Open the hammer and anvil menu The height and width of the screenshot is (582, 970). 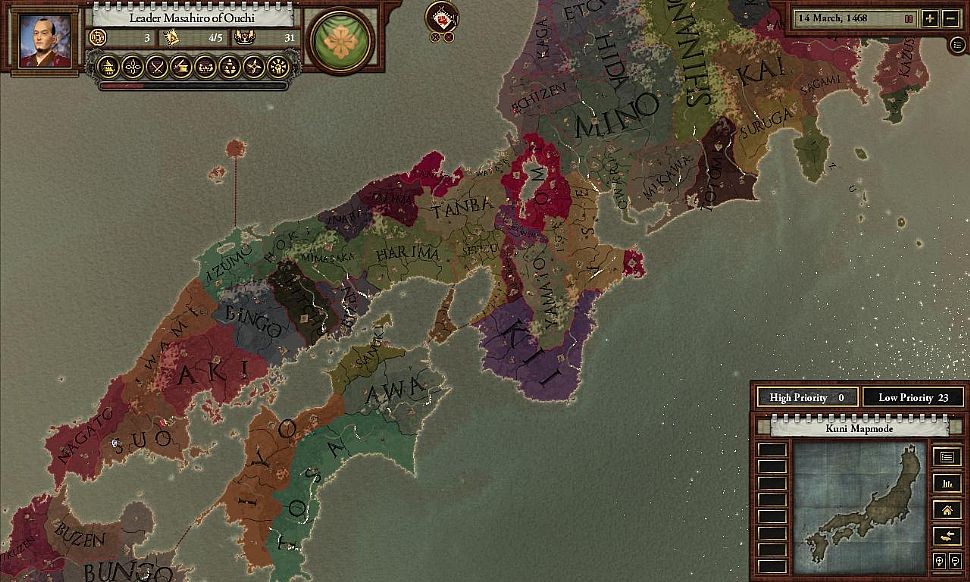(x=181, y=67)
